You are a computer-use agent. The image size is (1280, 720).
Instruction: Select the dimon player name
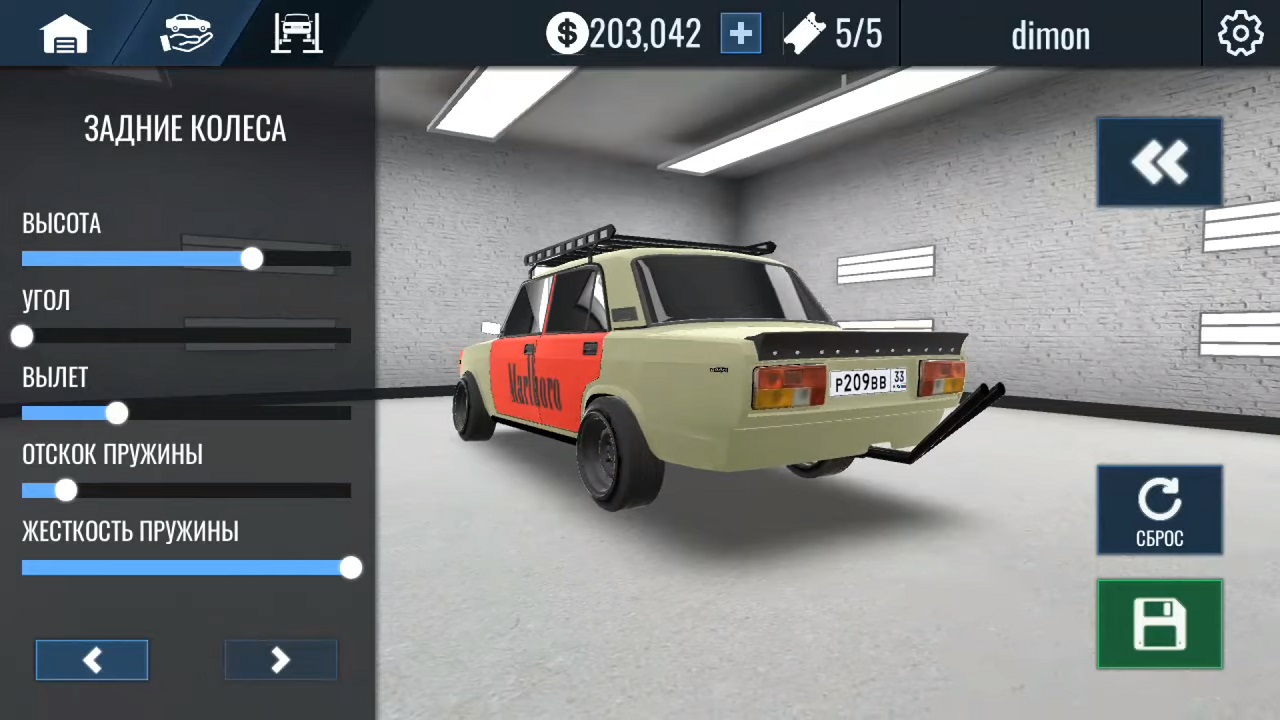tap(1050, 36)
